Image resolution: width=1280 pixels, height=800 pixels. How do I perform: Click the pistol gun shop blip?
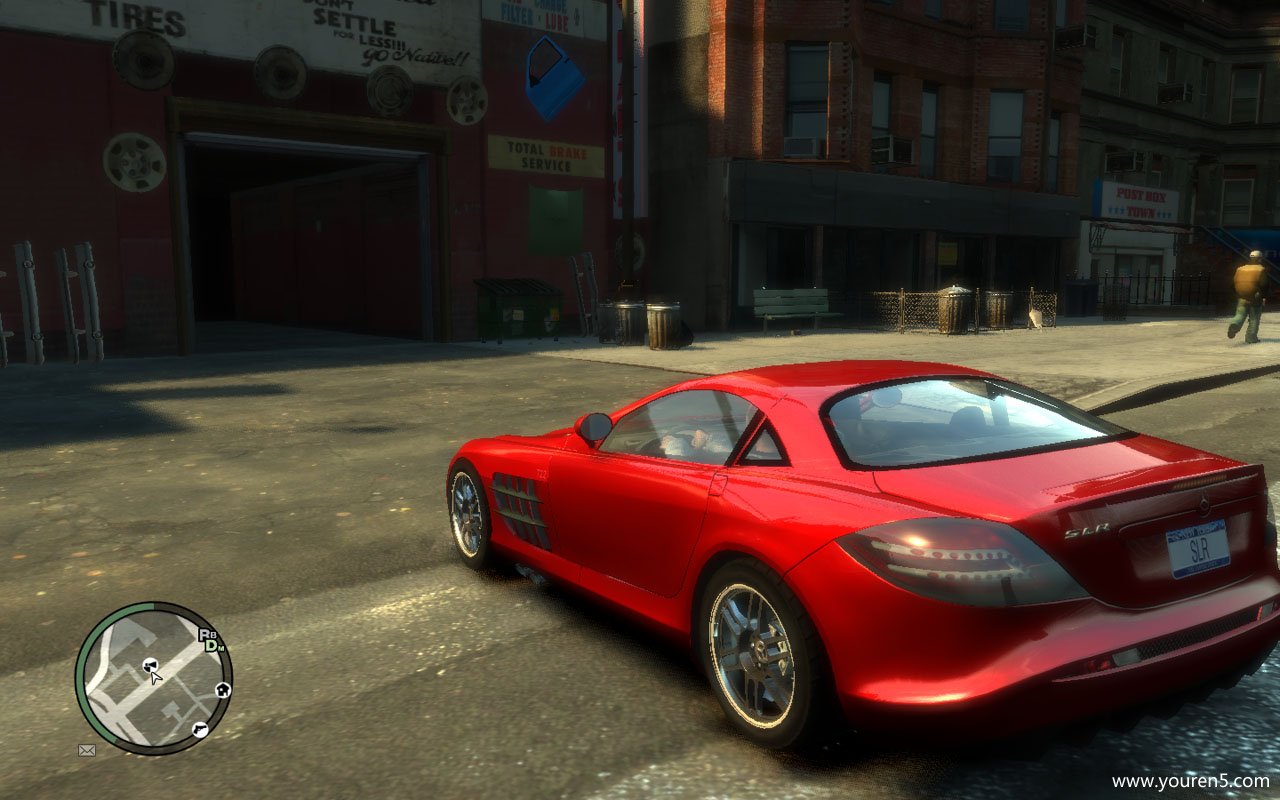[200, 729]
